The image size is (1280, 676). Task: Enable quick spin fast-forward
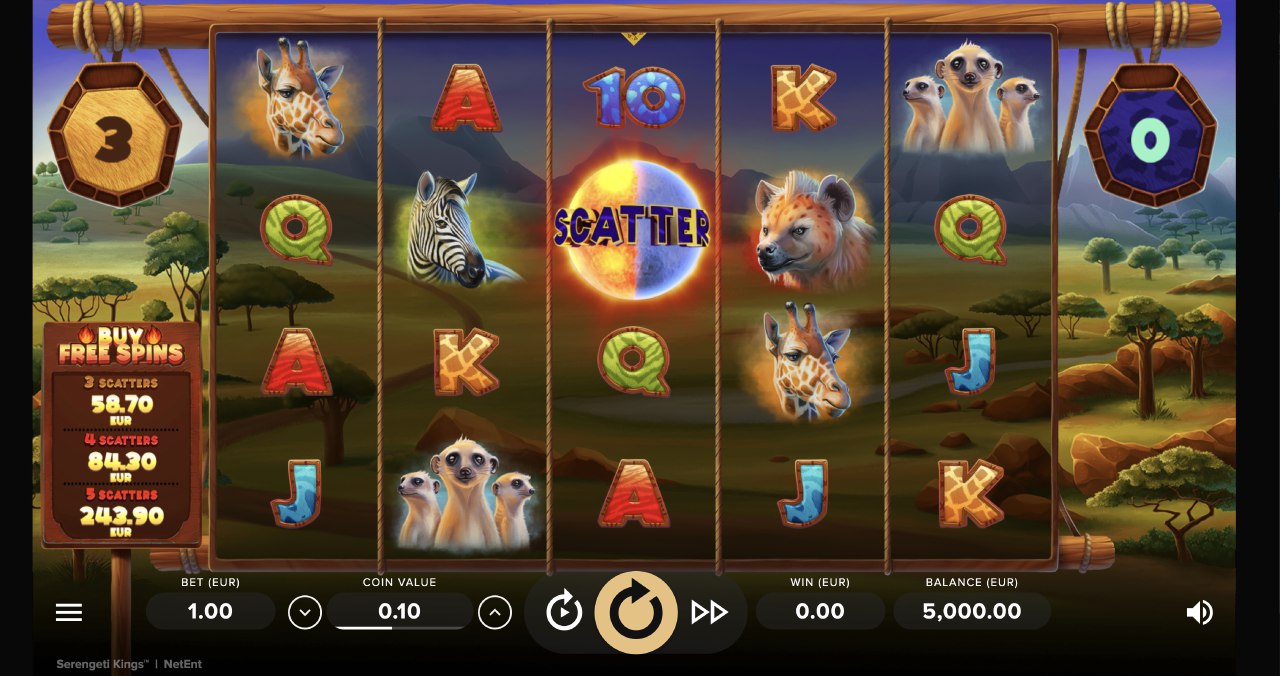tap(709, 612)
